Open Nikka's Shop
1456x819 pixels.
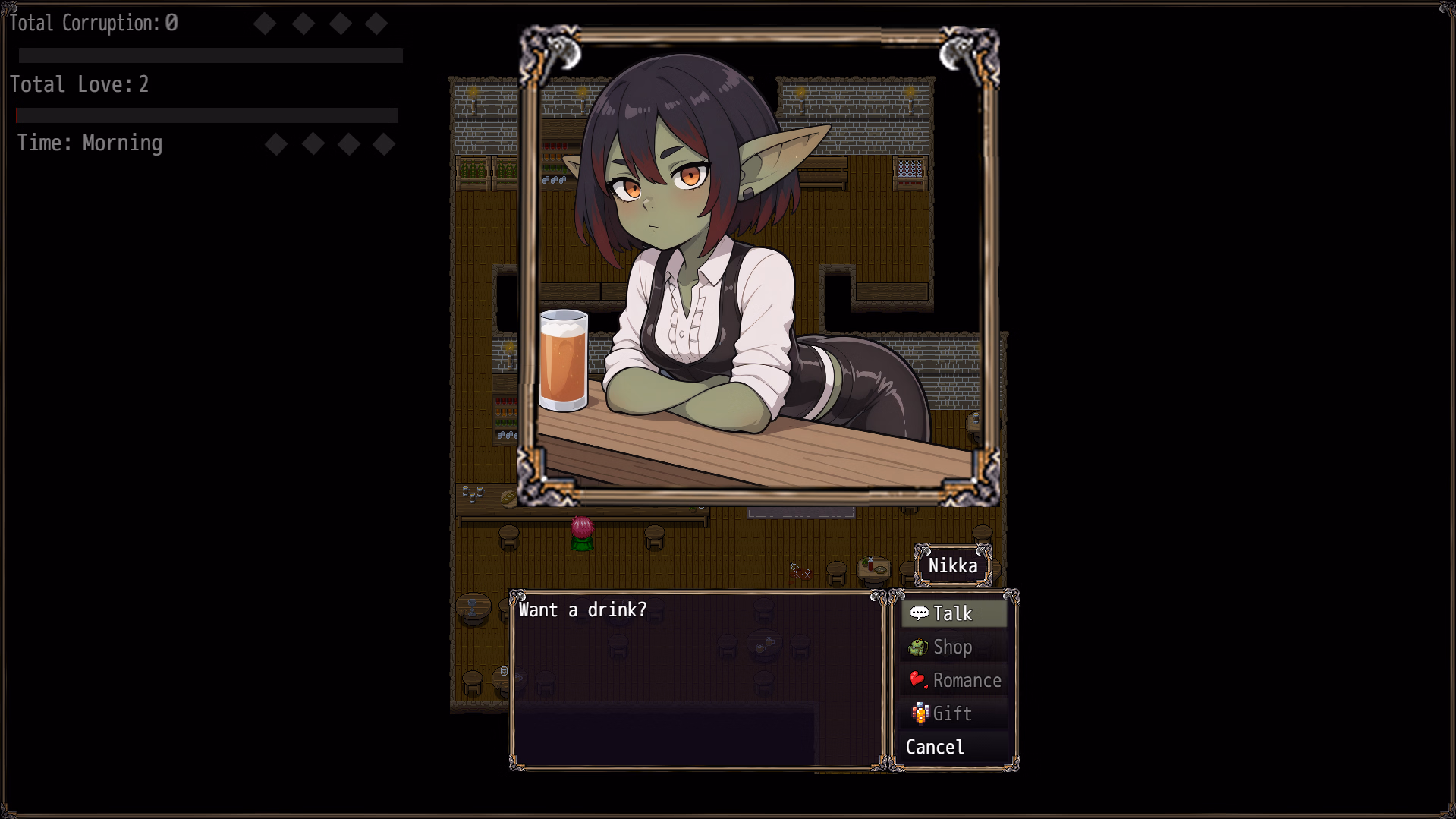point(953,647)
